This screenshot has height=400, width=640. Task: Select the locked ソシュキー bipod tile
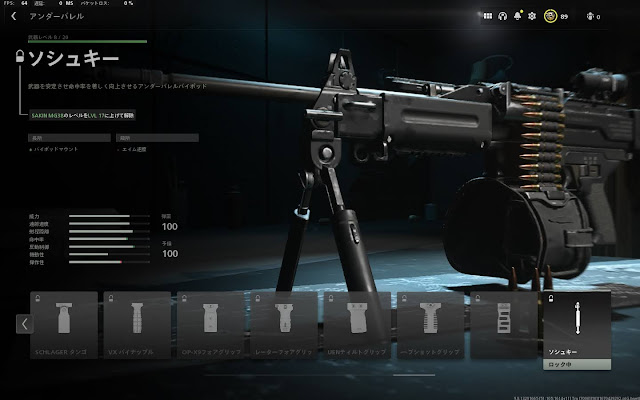pos(574,325)
